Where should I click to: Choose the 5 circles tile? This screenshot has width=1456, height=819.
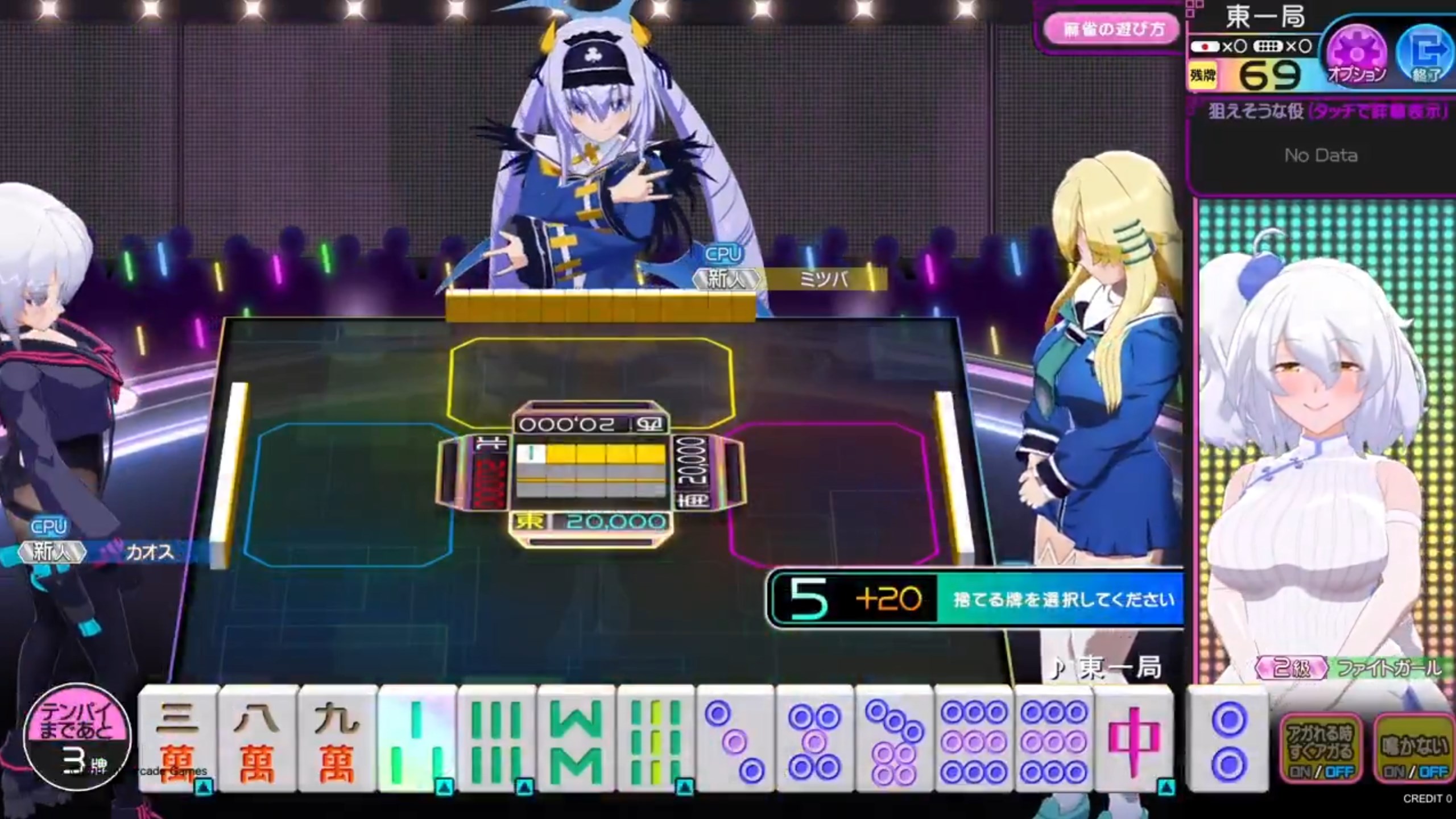click(814, 739)
